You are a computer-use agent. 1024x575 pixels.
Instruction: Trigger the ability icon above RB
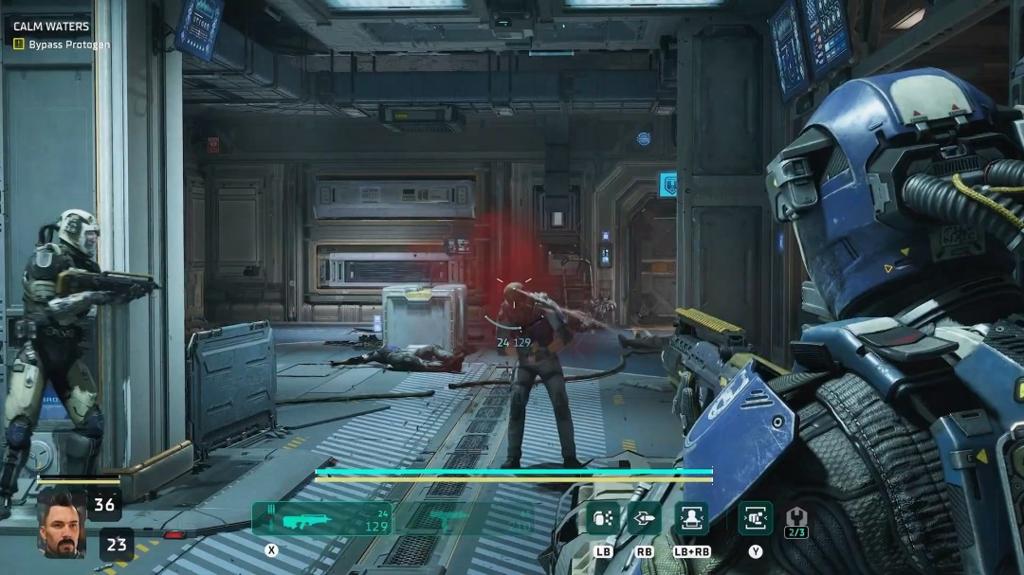pyautogui.click(x=644, y=518)
